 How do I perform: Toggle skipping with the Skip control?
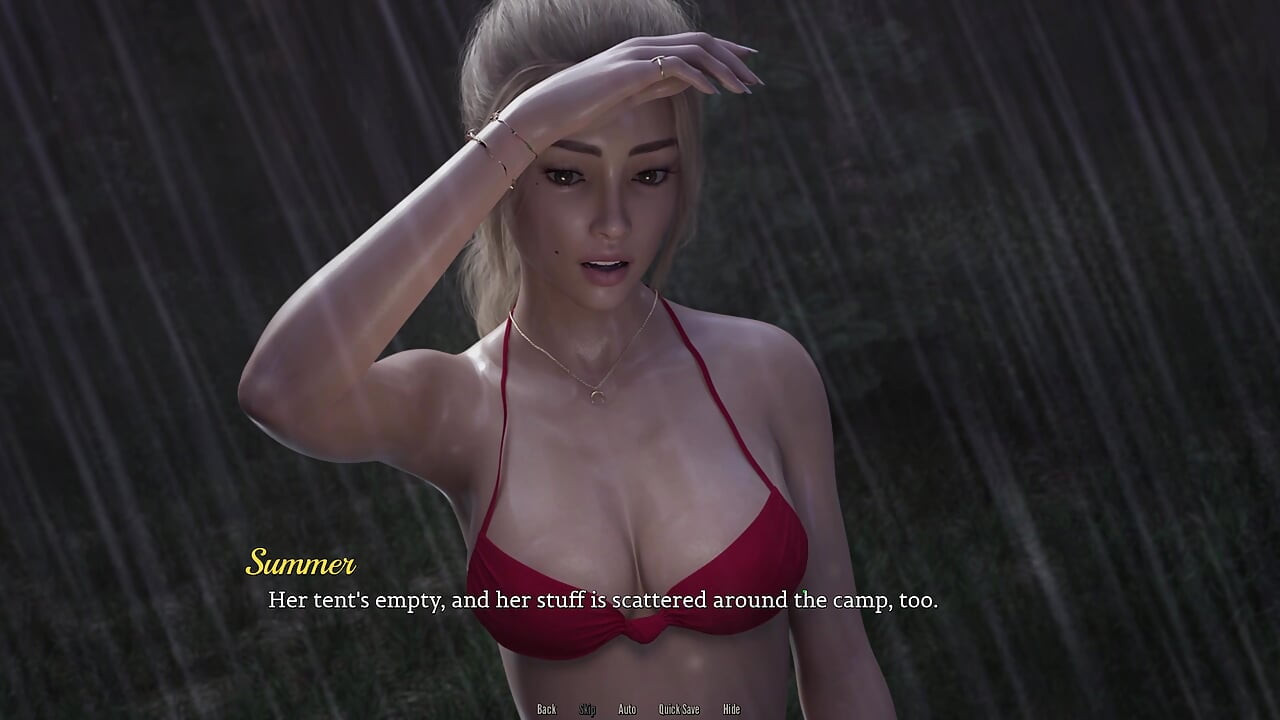point(588,709)
